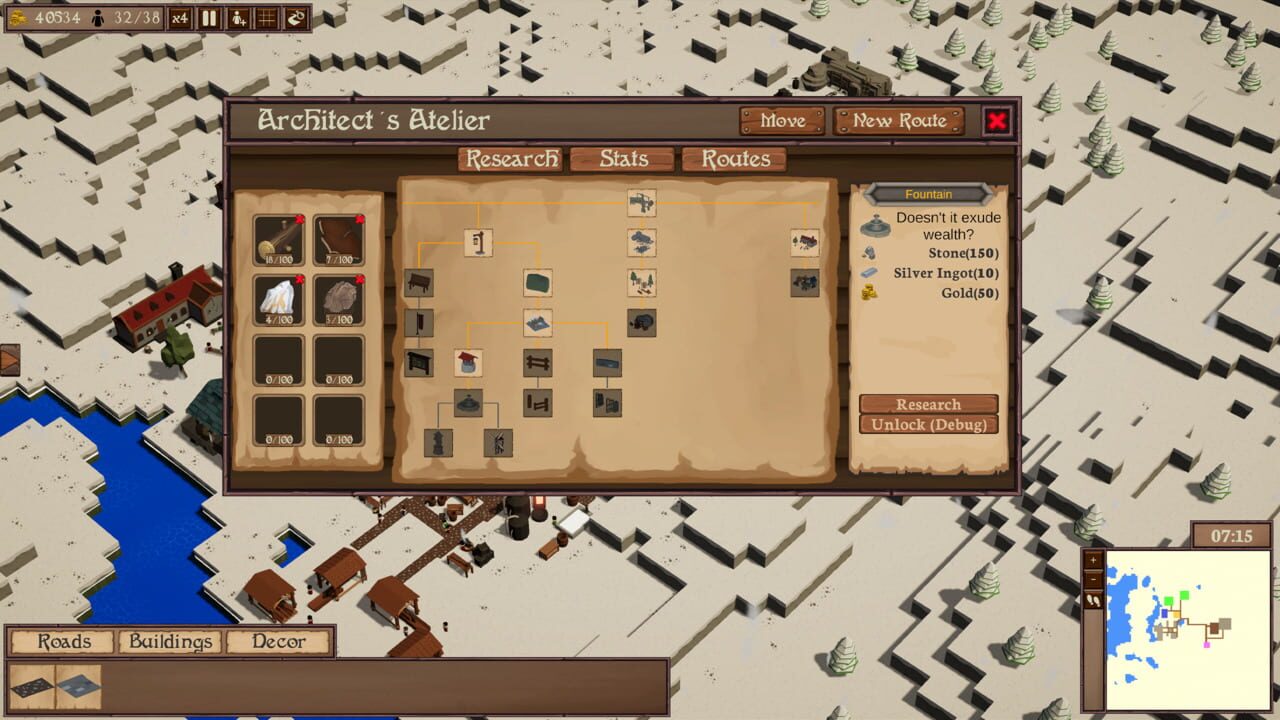The height and width of the screenshot is (720, 1280).
Task: Select the fence research node
Action: [x=537, y=361]
